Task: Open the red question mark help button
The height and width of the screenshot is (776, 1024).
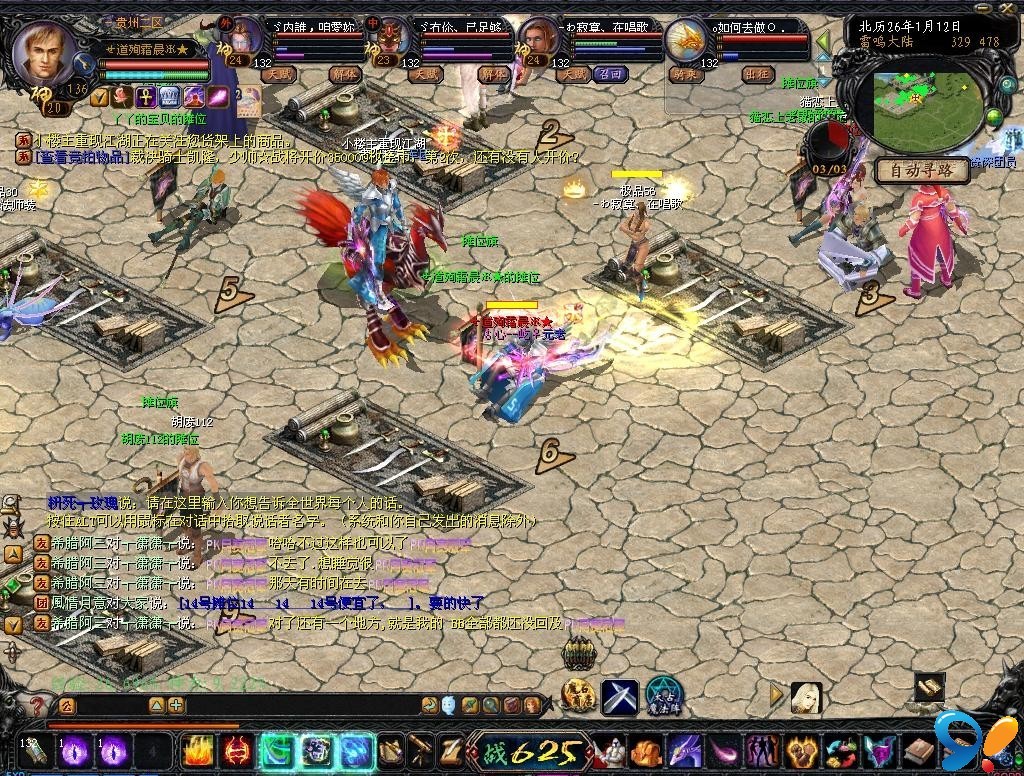Action: point(36,706)
